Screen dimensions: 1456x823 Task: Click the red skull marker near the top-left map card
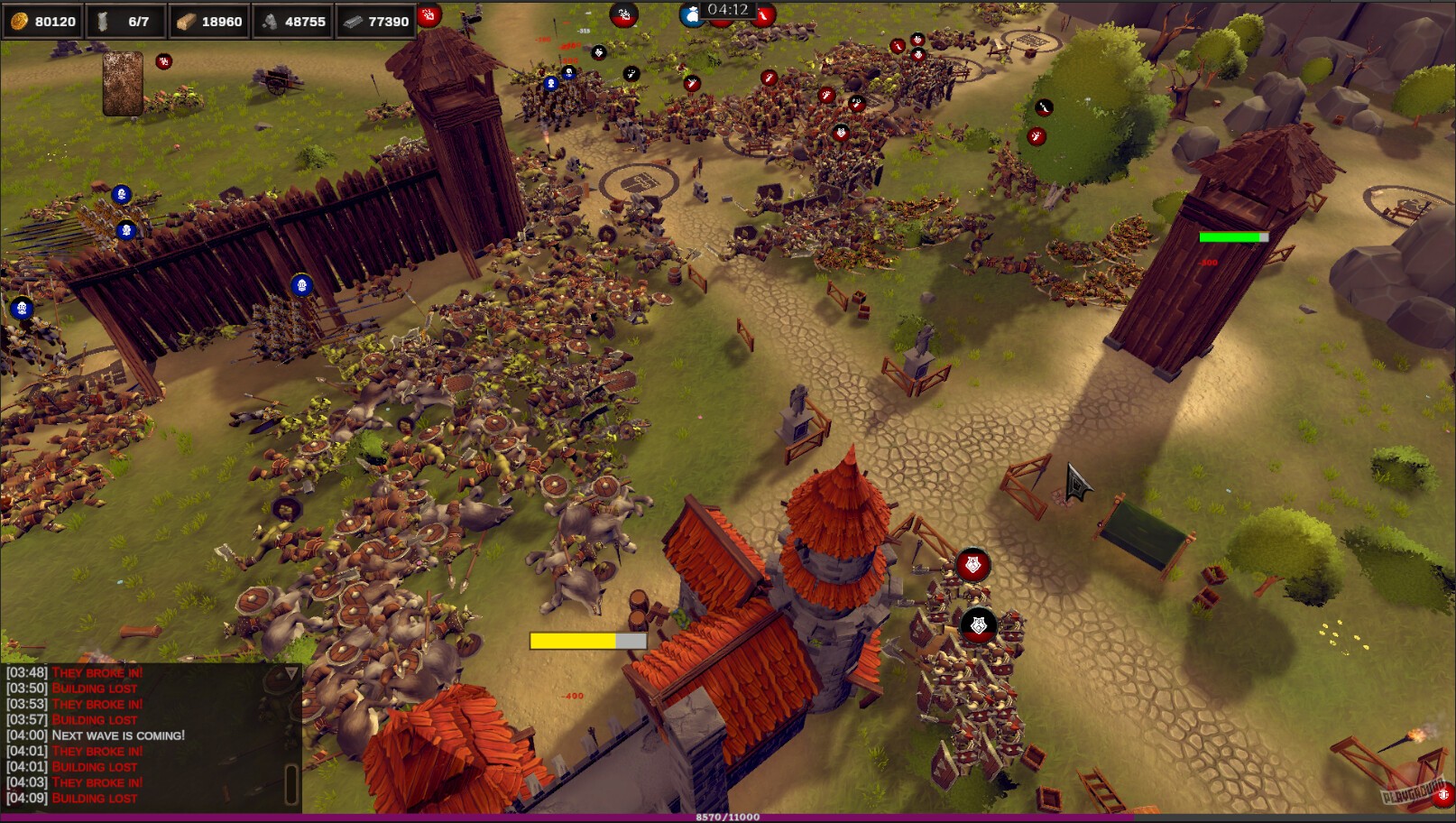coord(162,63)
